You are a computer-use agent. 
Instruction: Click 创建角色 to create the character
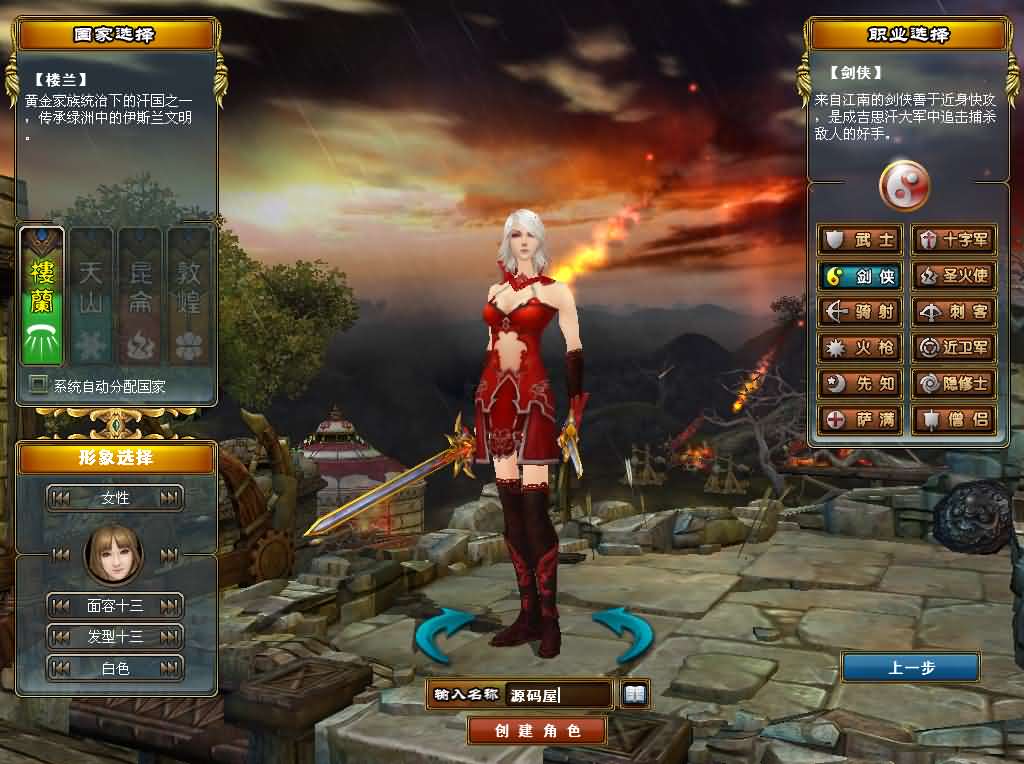pyautogui.click(x=537, y=730)
